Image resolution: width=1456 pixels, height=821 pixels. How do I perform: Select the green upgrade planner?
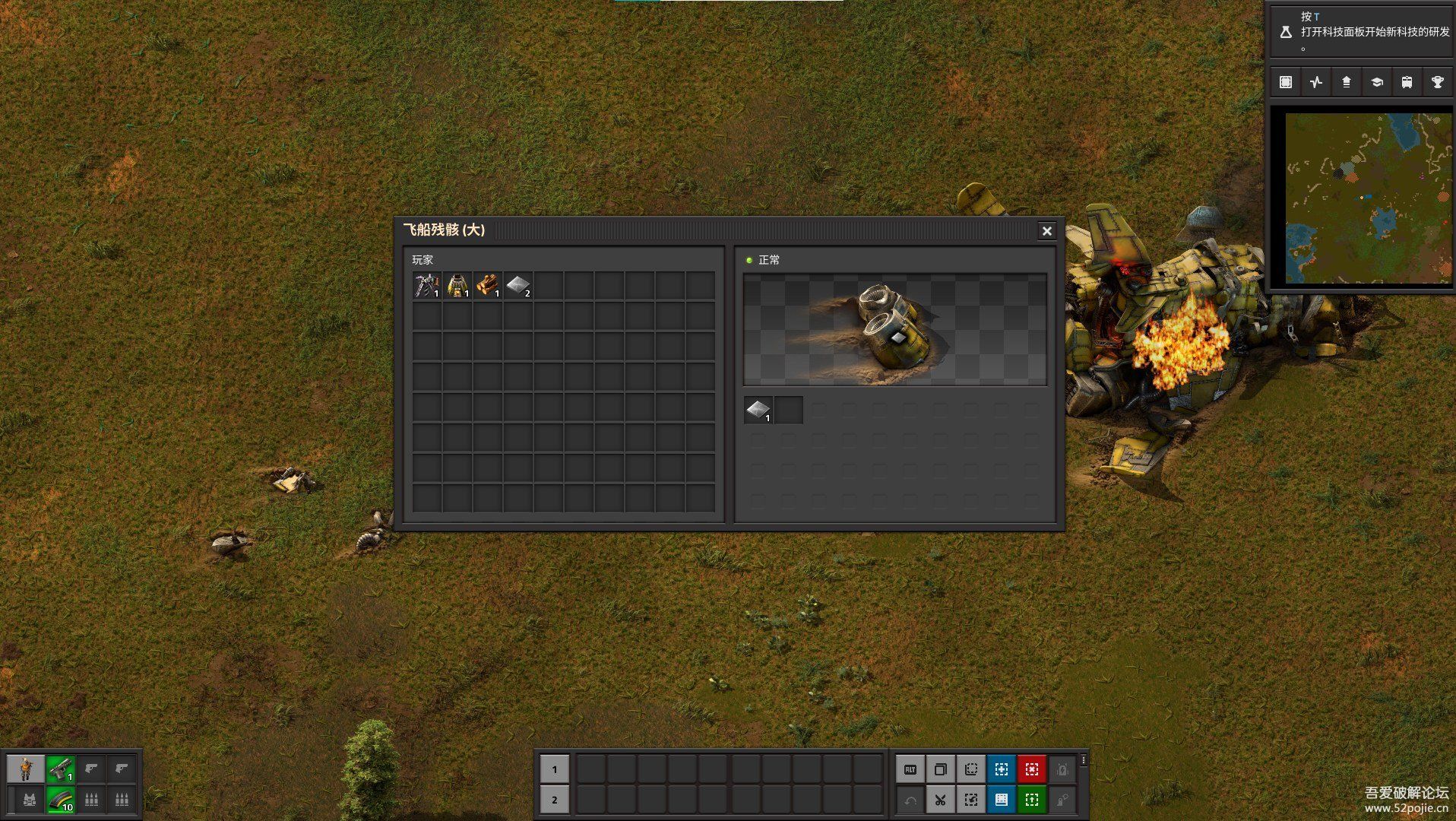[x=1032, y=800]
